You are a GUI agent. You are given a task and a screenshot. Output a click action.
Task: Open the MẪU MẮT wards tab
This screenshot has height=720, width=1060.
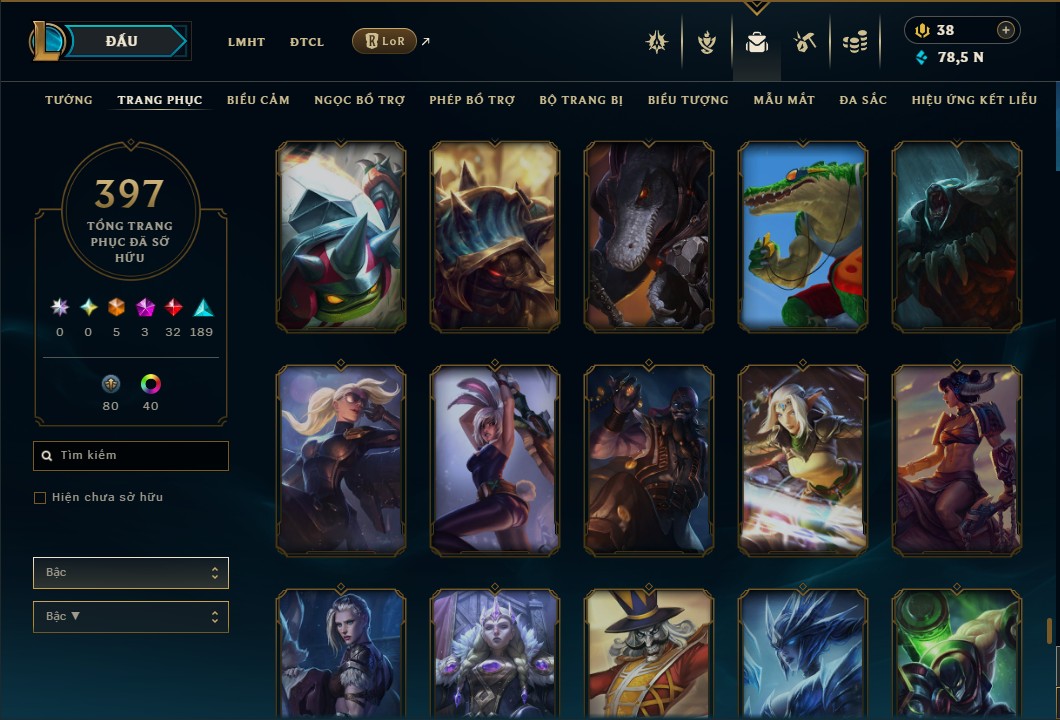pyautogui.click(x=784, y=100)
